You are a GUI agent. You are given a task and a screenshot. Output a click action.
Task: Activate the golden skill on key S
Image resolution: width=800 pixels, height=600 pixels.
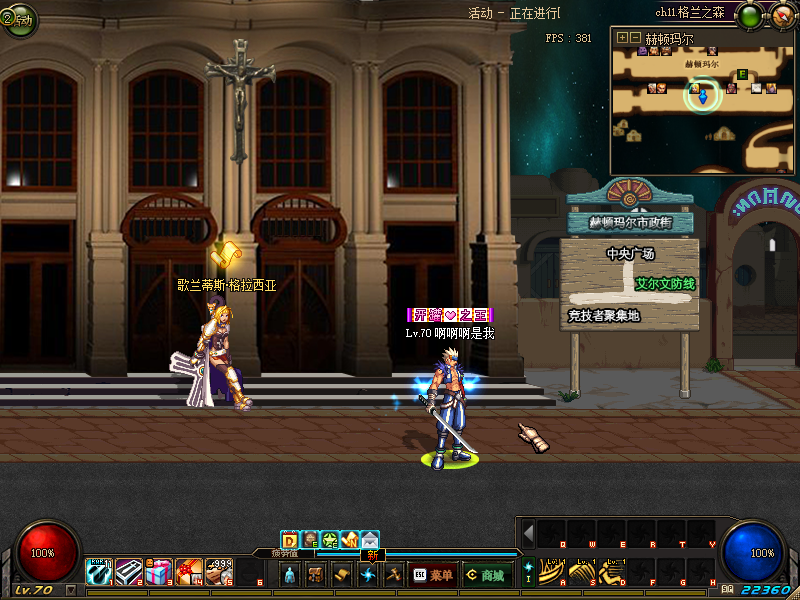point(582,573)
